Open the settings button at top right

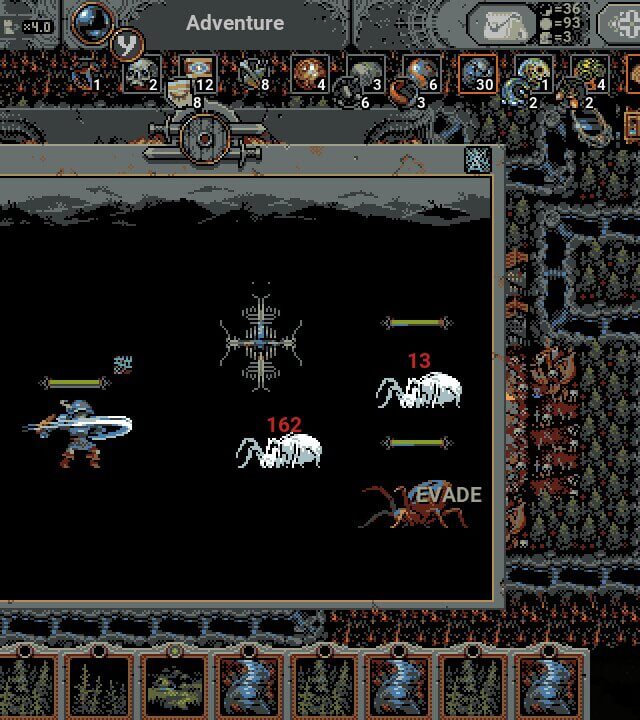pos(622,24)
